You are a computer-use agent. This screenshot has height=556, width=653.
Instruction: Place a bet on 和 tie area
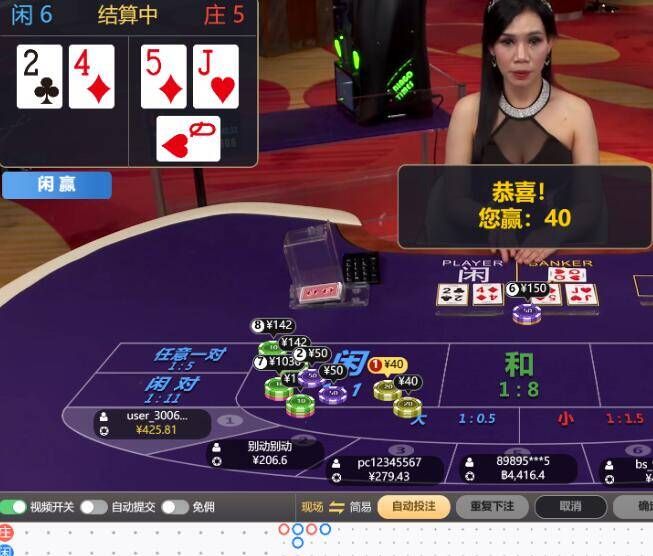518,375
